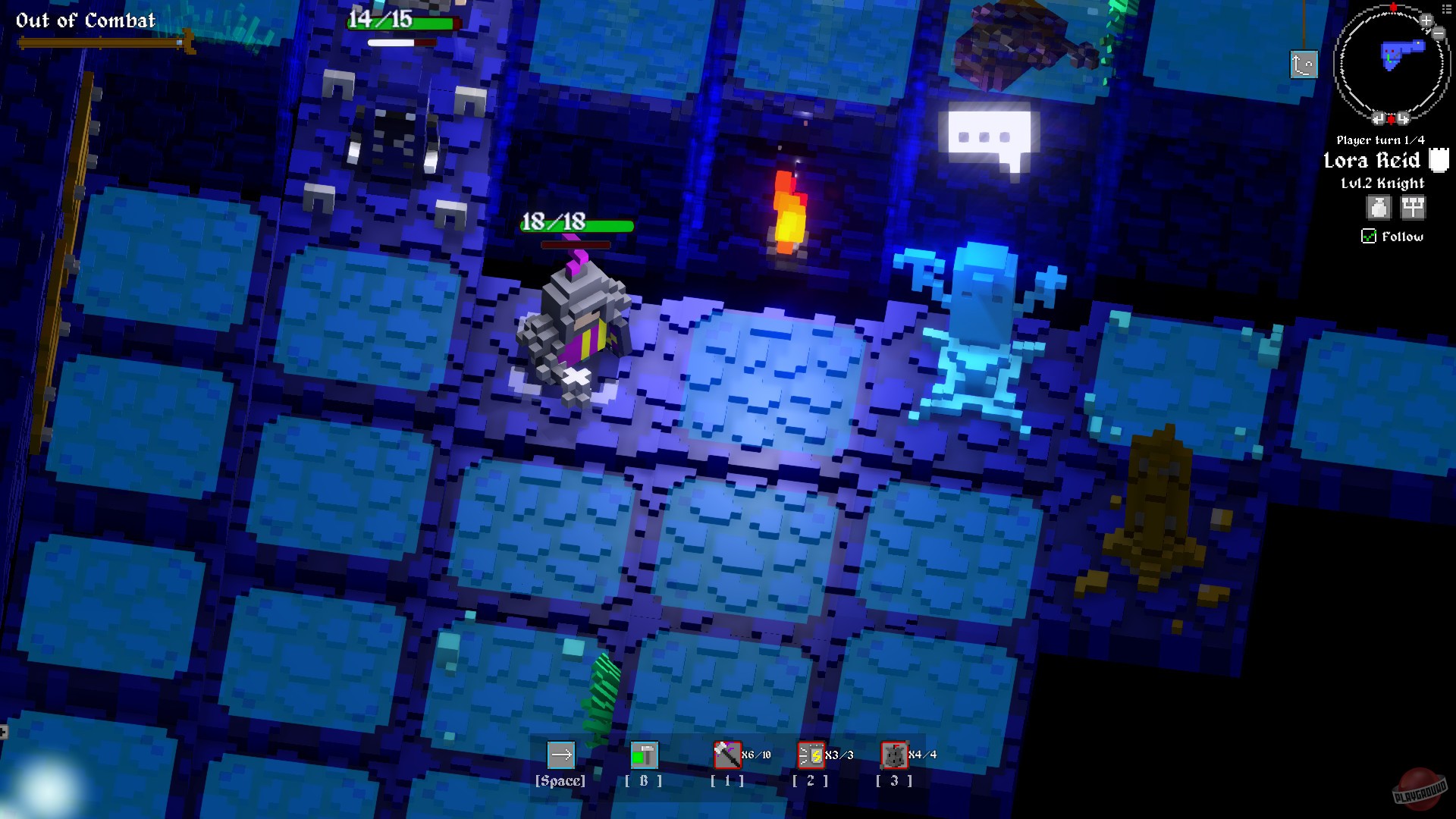The width and height of the screenshot is (1456, 819).
Task: Select the bomb item in slot [3]
Action: pyautogui.click(x=894, y=755)
